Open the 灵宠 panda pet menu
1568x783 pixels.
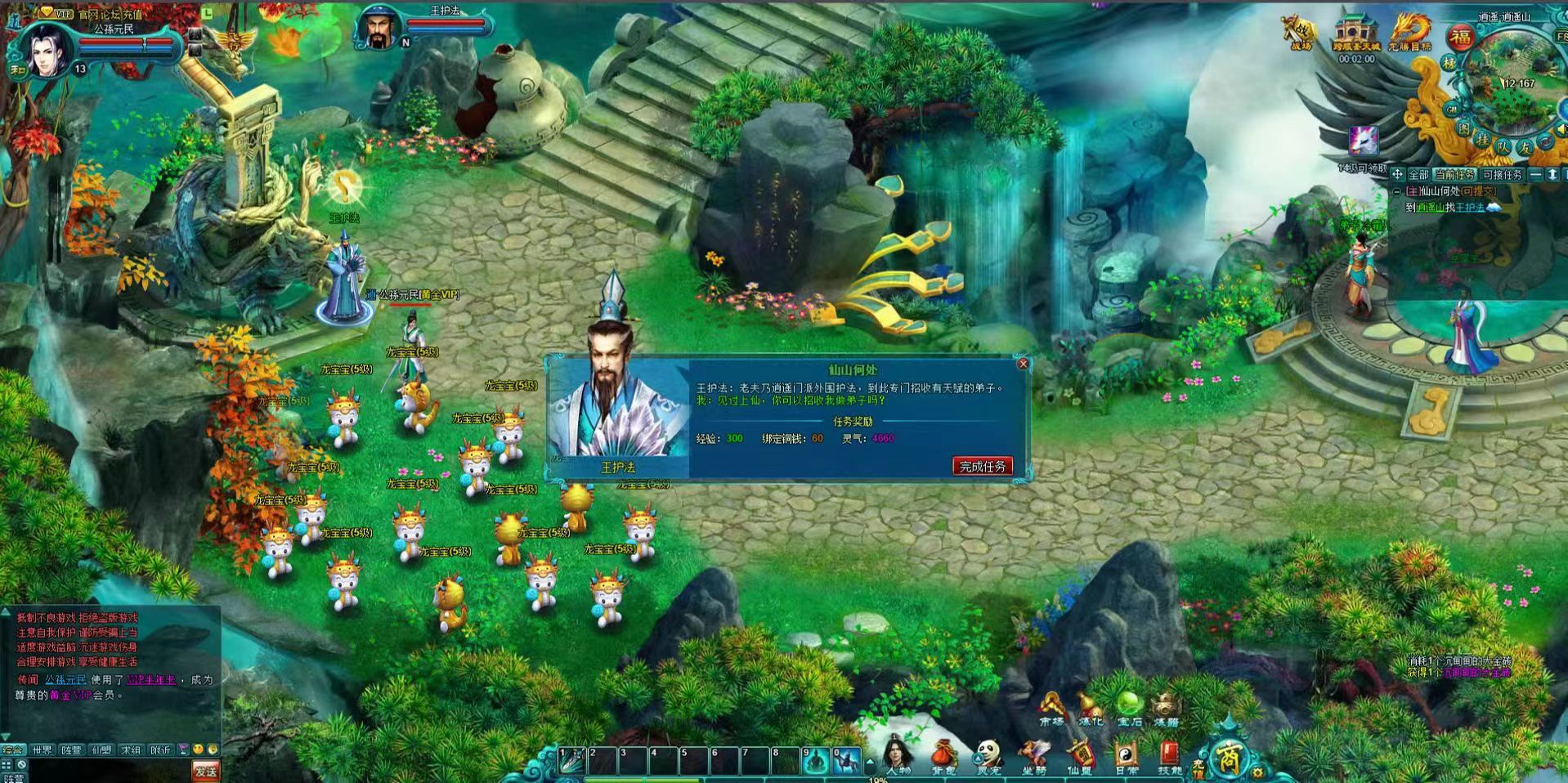[x=989, y=756]
